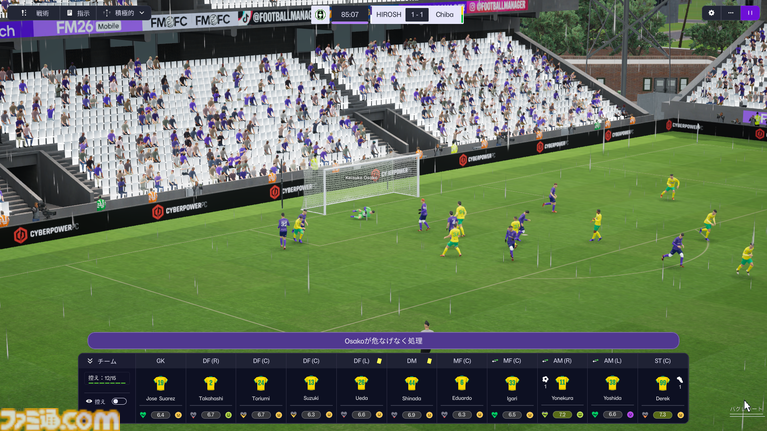The width and height of the screenshot is (767, 431).
Task: Open the 戦術 tactics menu
Action: (36, 14)
